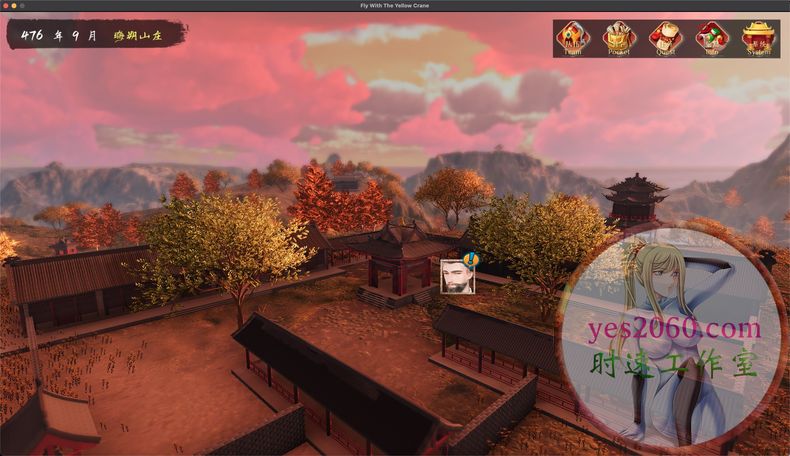
Task: Open the Info panel
Action: (x=712, y=38)
